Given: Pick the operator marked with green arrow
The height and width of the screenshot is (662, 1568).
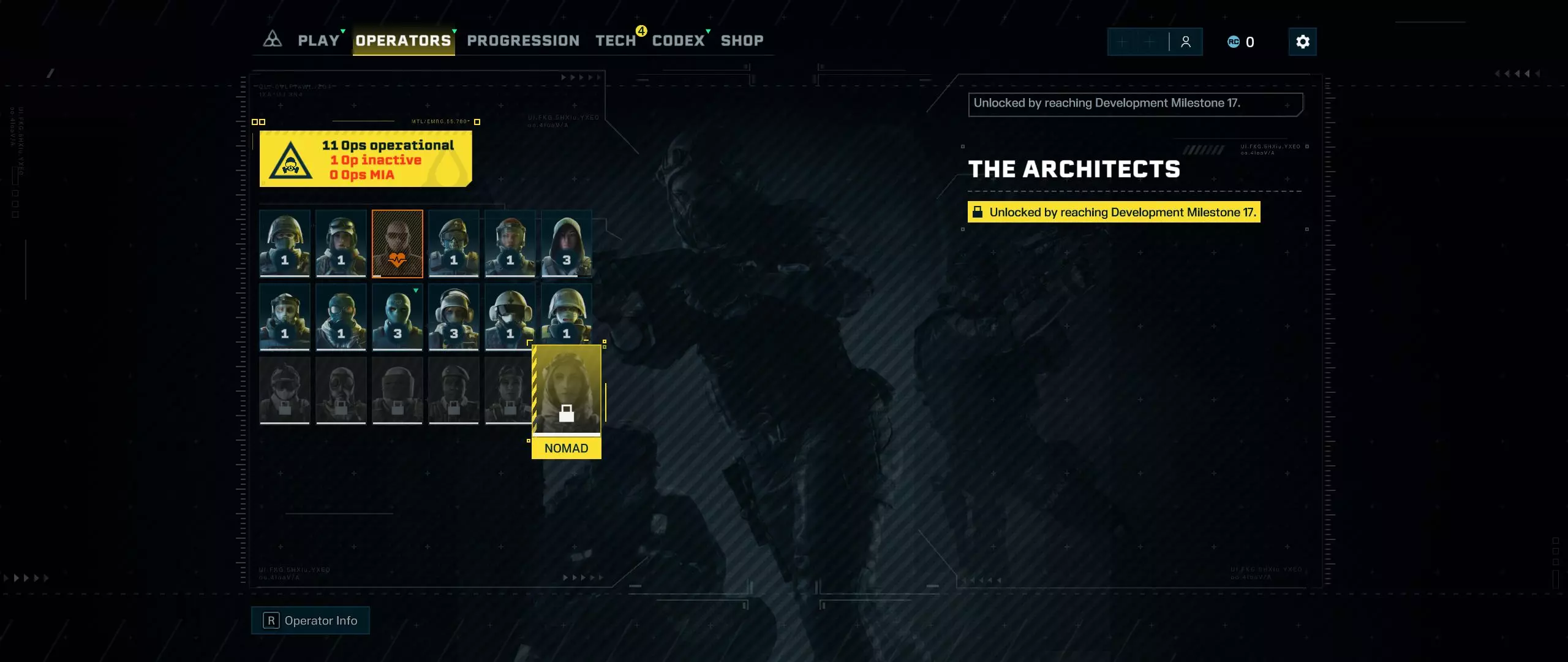Looking at the screenshot, I should click(x=398, y=316).
